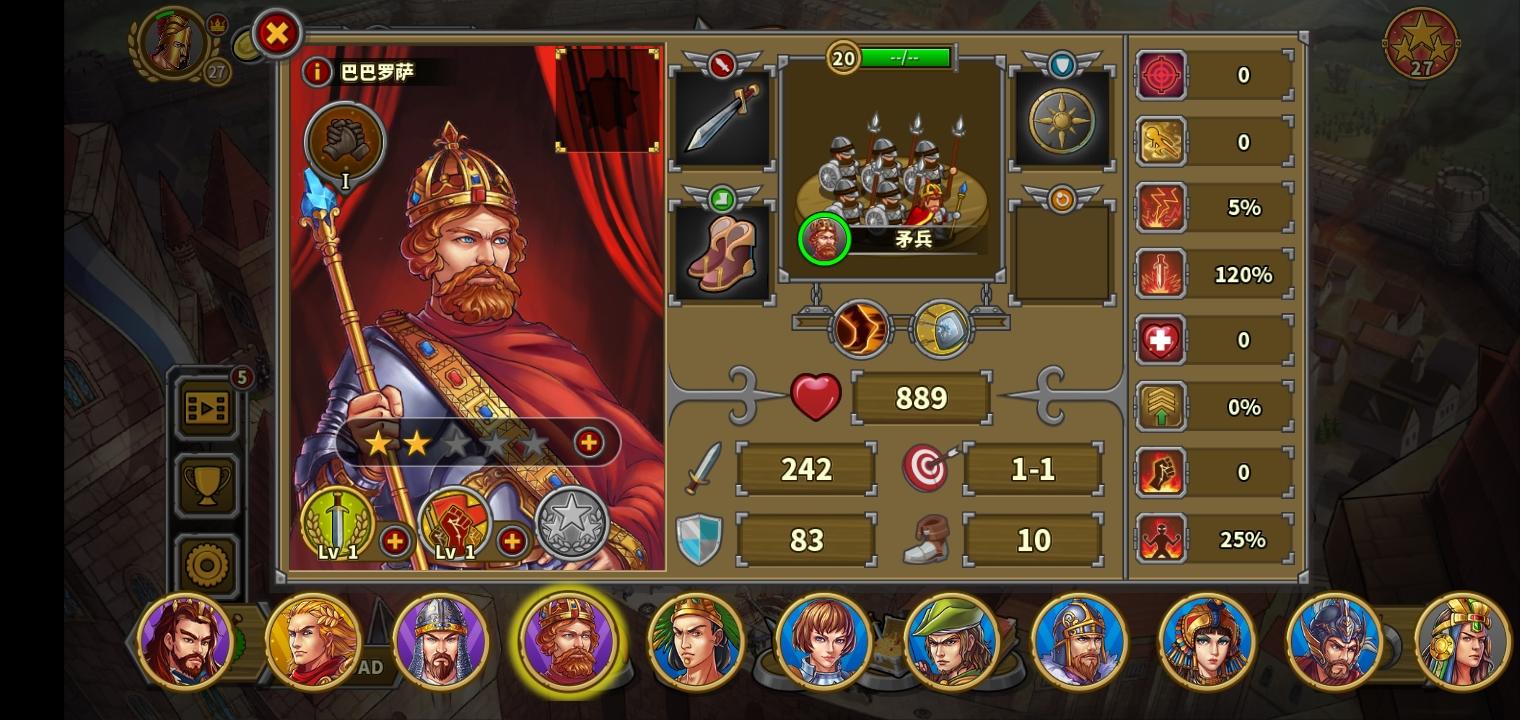Open the trophy achievements panel
The image size is (1520, 720).
click(x=206, y=485)
